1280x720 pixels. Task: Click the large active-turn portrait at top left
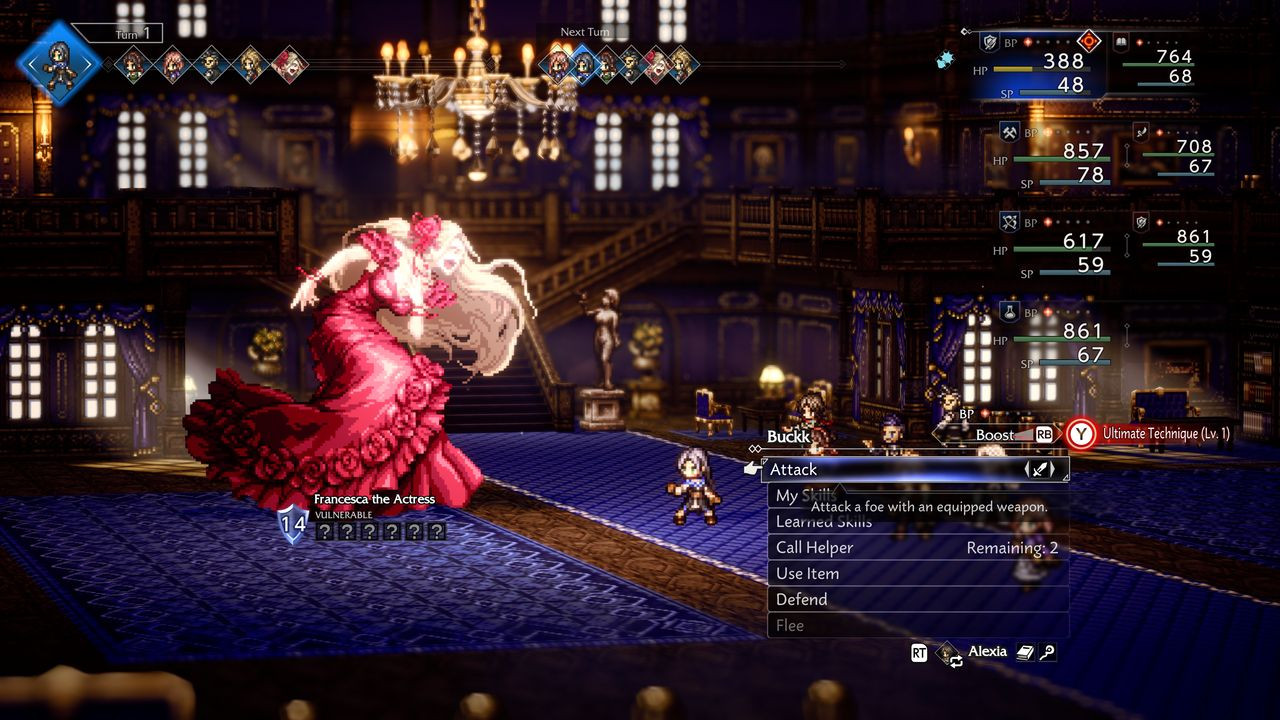tap(58, 62)
